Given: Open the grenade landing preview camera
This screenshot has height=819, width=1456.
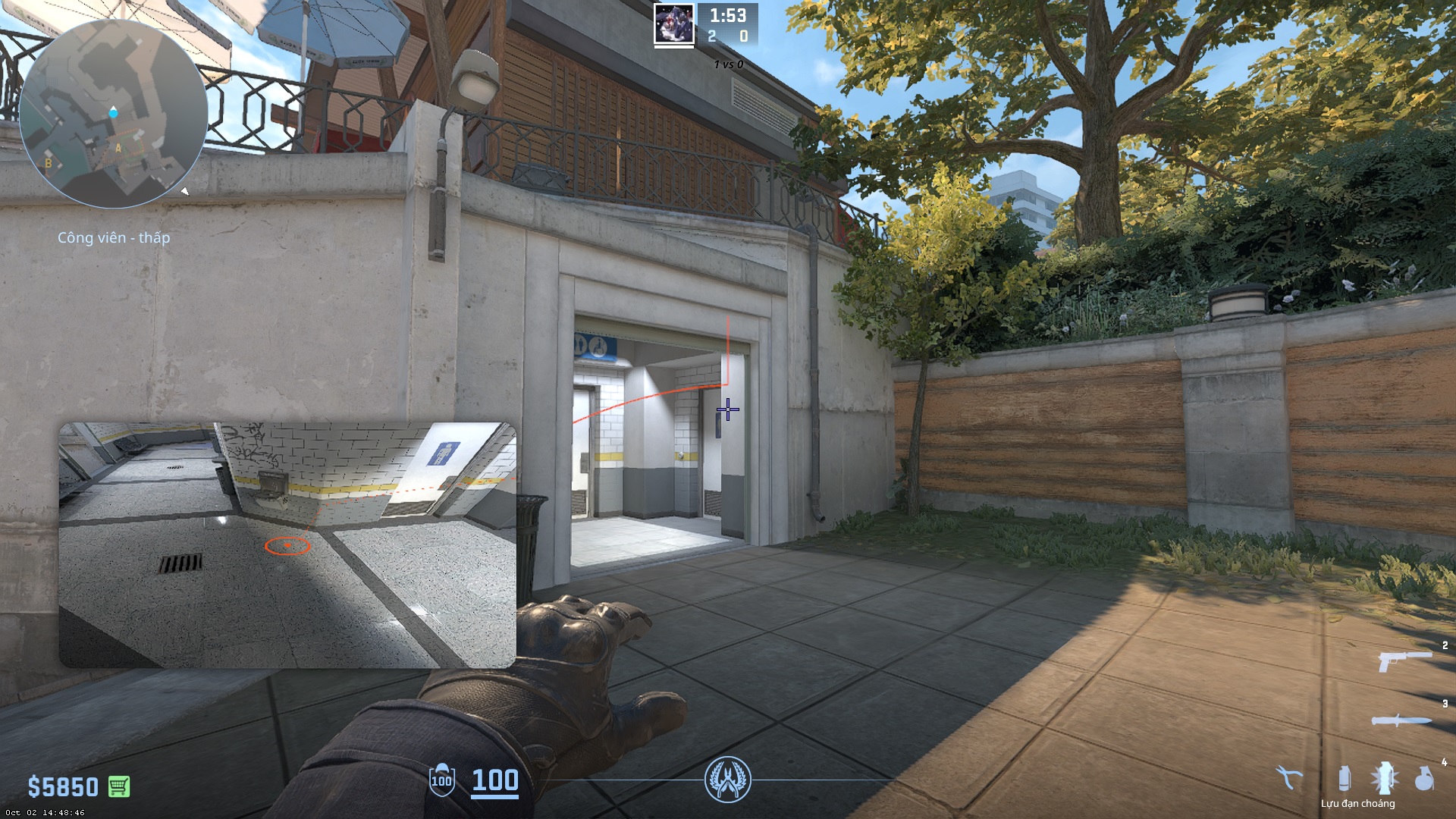Looking at the screenshot, I should coord(287,544).
